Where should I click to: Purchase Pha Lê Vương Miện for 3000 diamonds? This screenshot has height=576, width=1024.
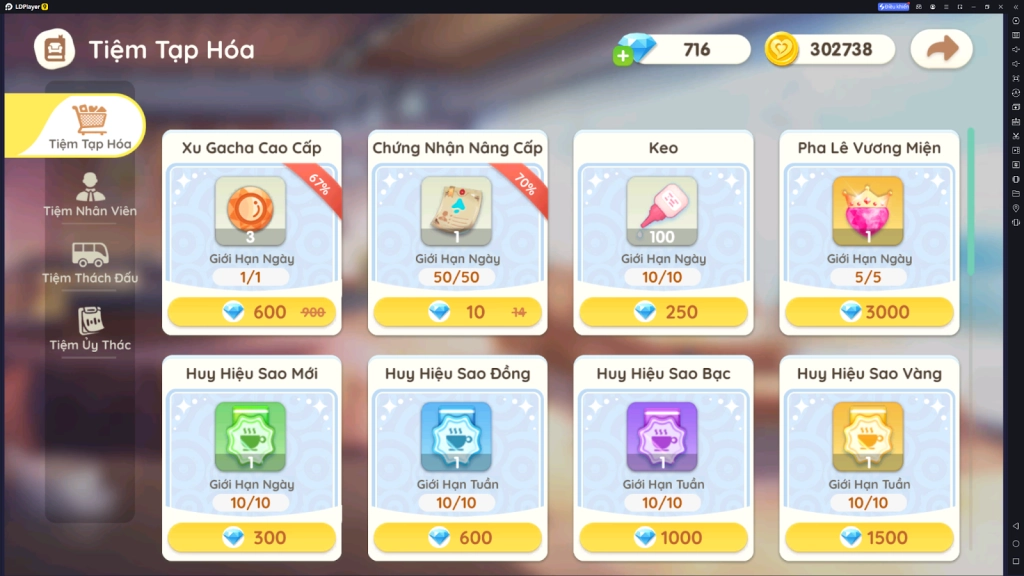869,312
